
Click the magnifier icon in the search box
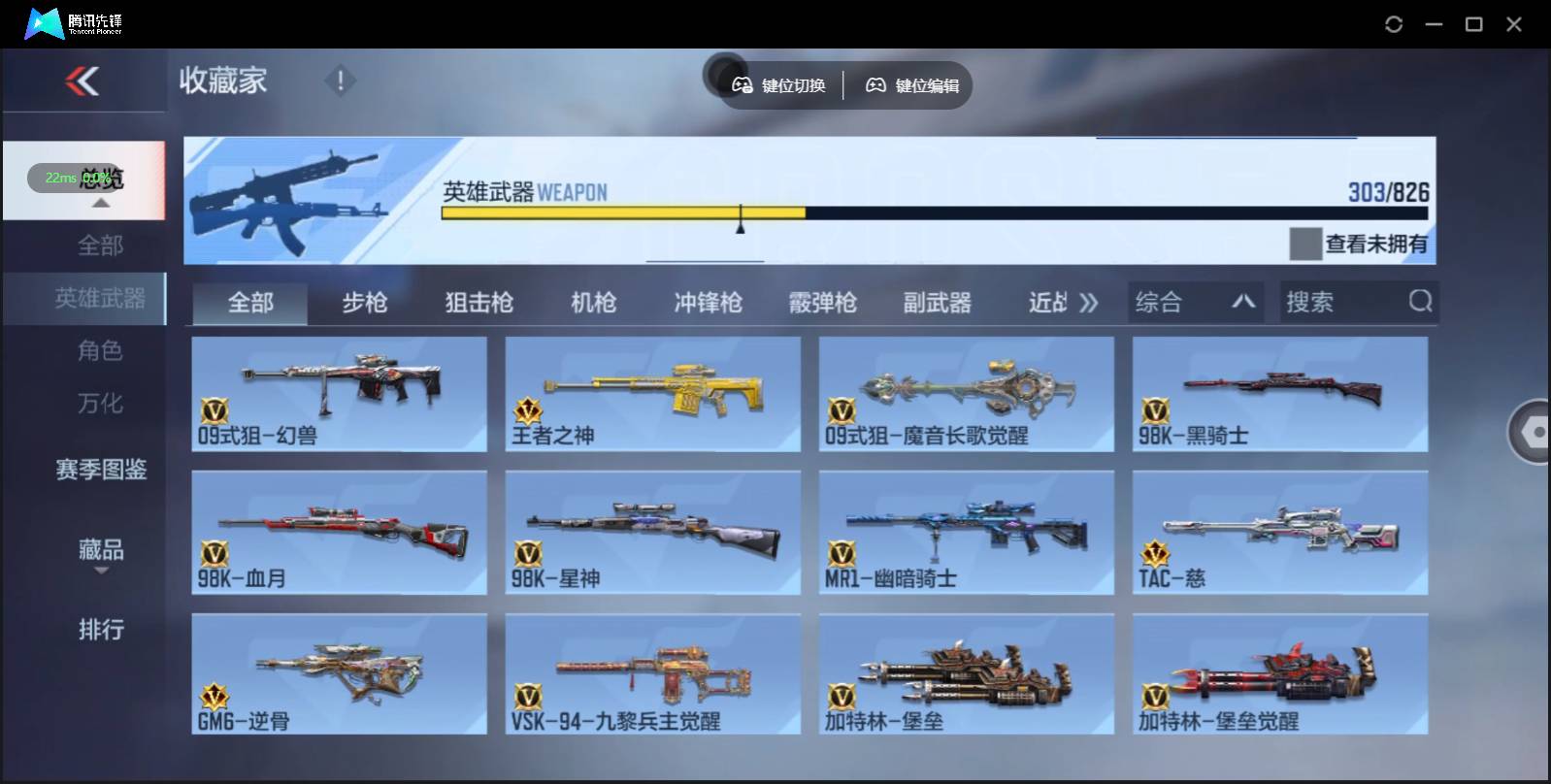pyautogui.click(x=1420, y=302)
